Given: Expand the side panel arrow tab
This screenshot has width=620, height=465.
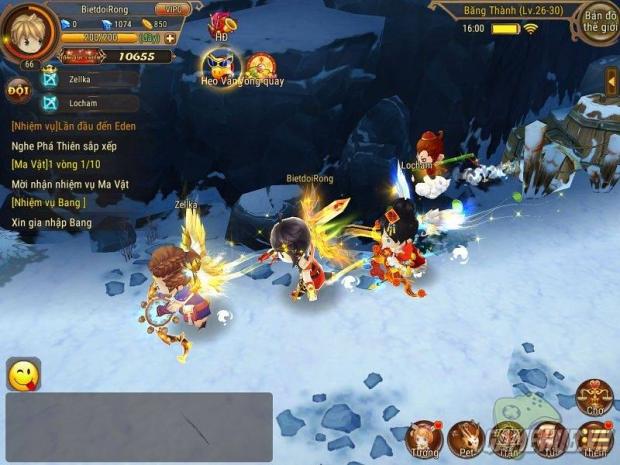Looking at the screenshot, I should (611, 82).
